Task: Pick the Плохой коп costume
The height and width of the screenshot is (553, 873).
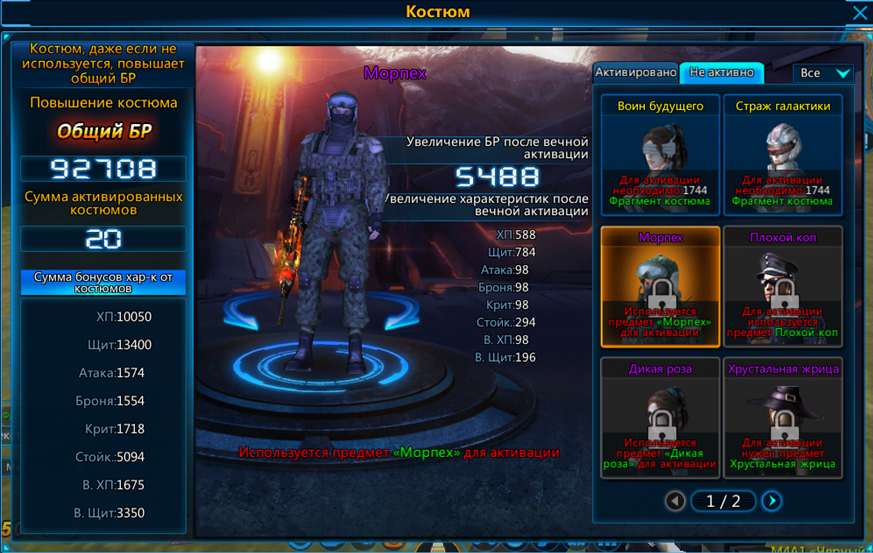Action: click(x=783, y=287)
